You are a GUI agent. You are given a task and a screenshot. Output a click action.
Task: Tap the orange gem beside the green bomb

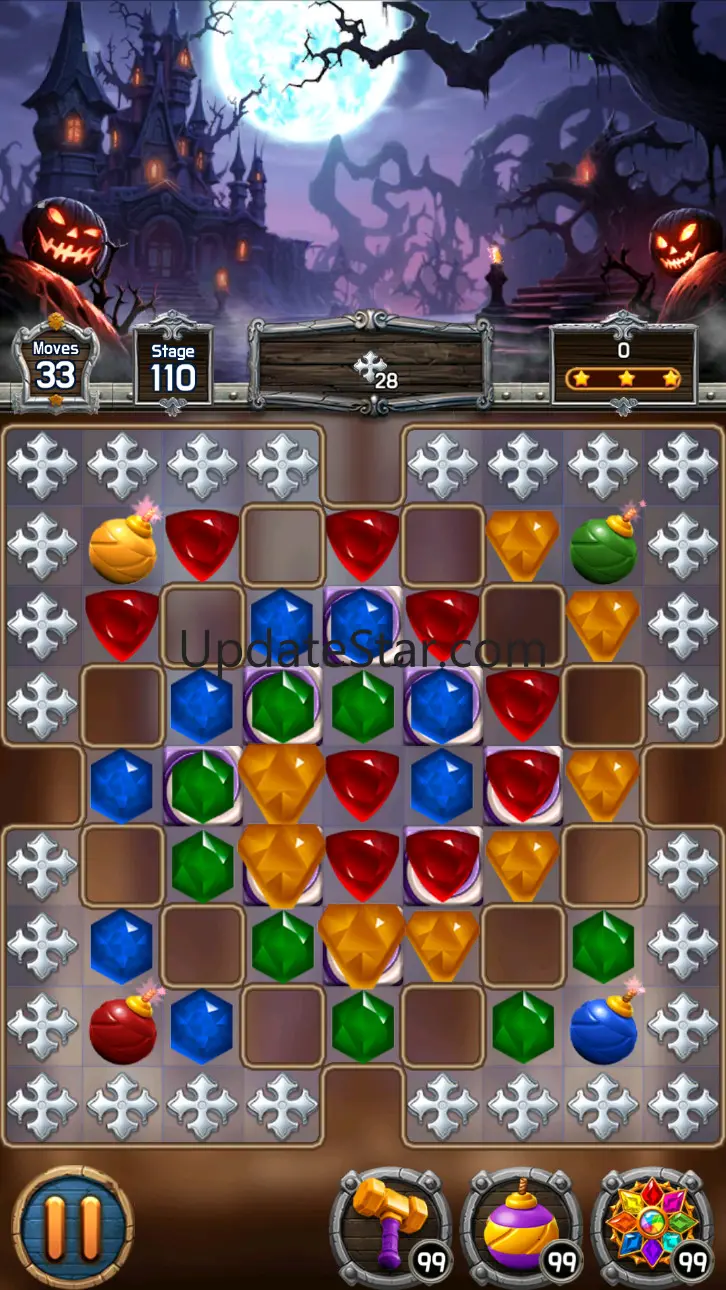(x=522, y=545)
